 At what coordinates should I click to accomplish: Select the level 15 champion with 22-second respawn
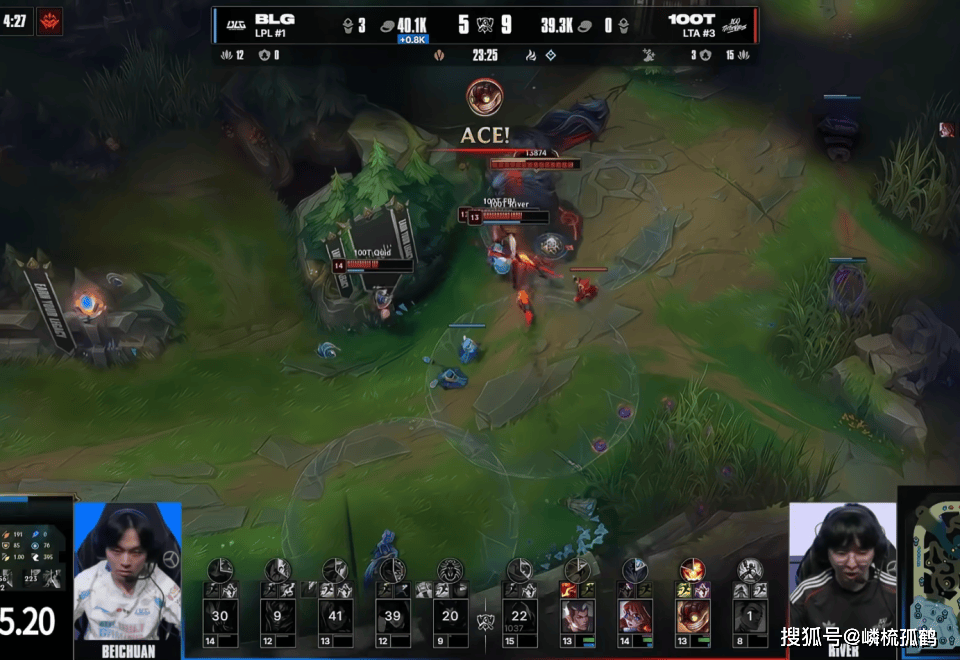tap(519, 616)
